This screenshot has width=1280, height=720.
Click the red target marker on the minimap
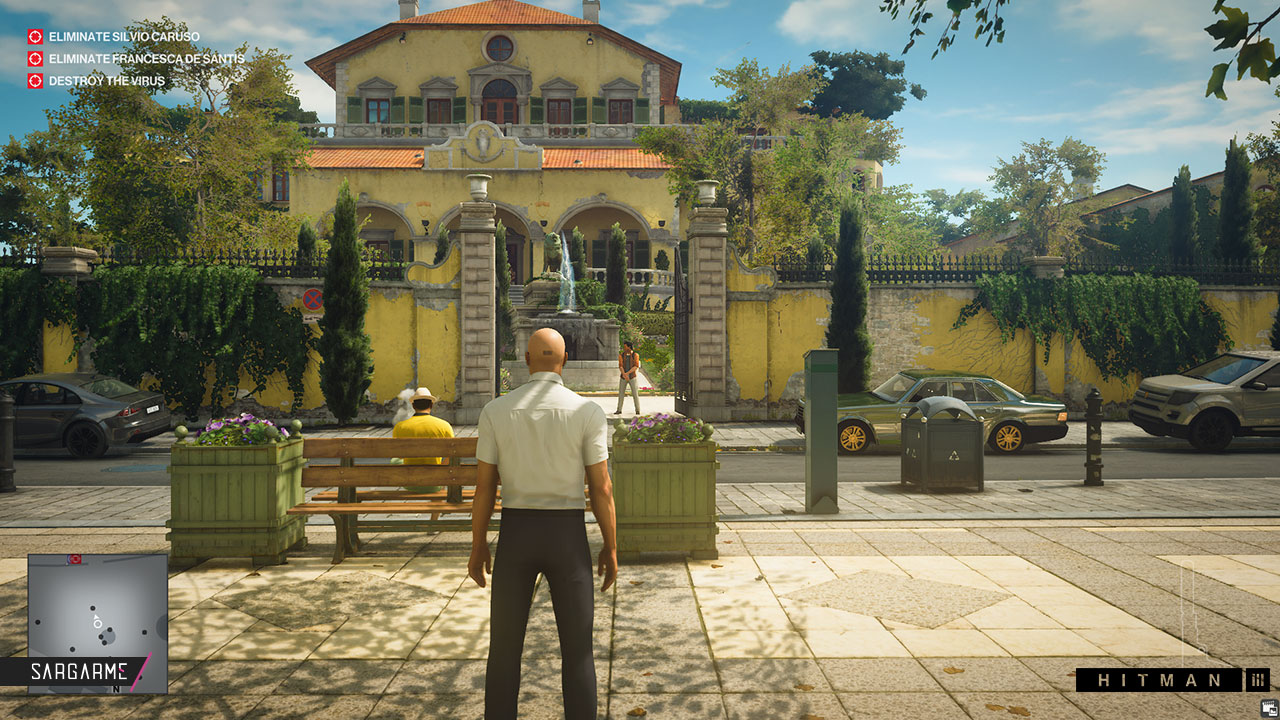tap(74, 560)
